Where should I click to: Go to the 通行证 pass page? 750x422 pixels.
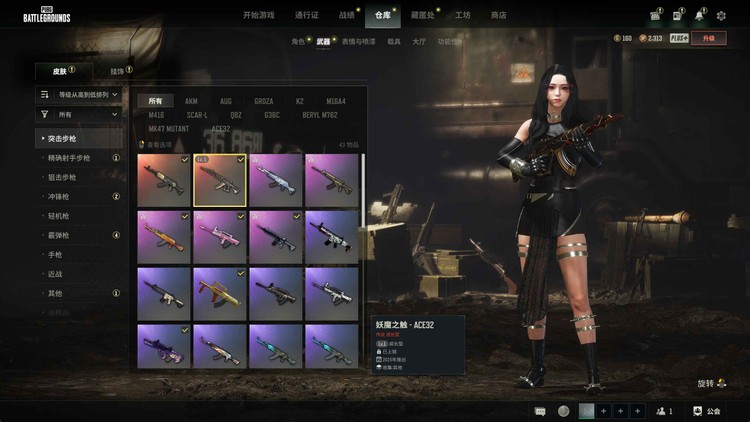point(308,15)
